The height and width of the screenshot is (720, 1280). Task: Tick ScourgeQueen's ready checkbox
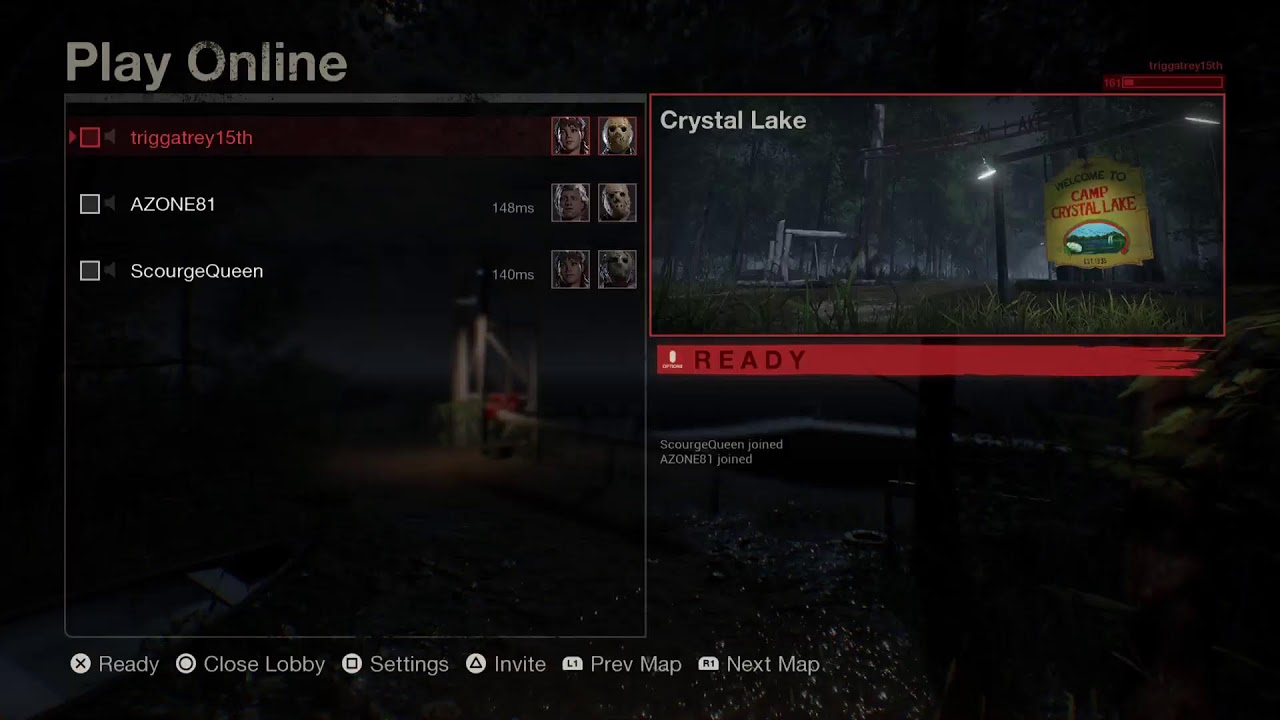90,271
